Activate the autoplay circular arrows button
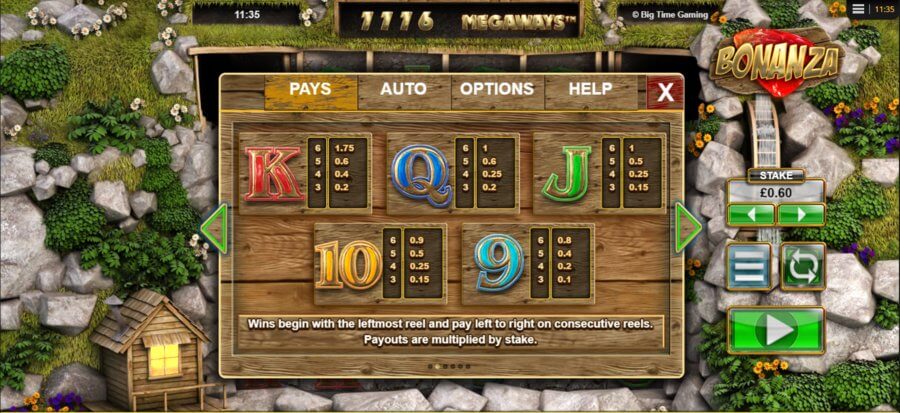 coord(802,266)
